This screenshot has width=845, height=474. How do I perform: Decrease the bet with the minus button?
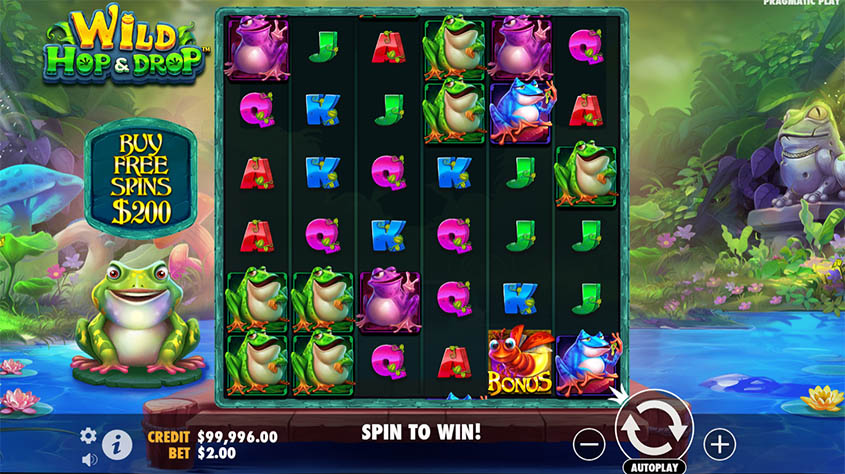pyautogui.click(x=590, y=442)
